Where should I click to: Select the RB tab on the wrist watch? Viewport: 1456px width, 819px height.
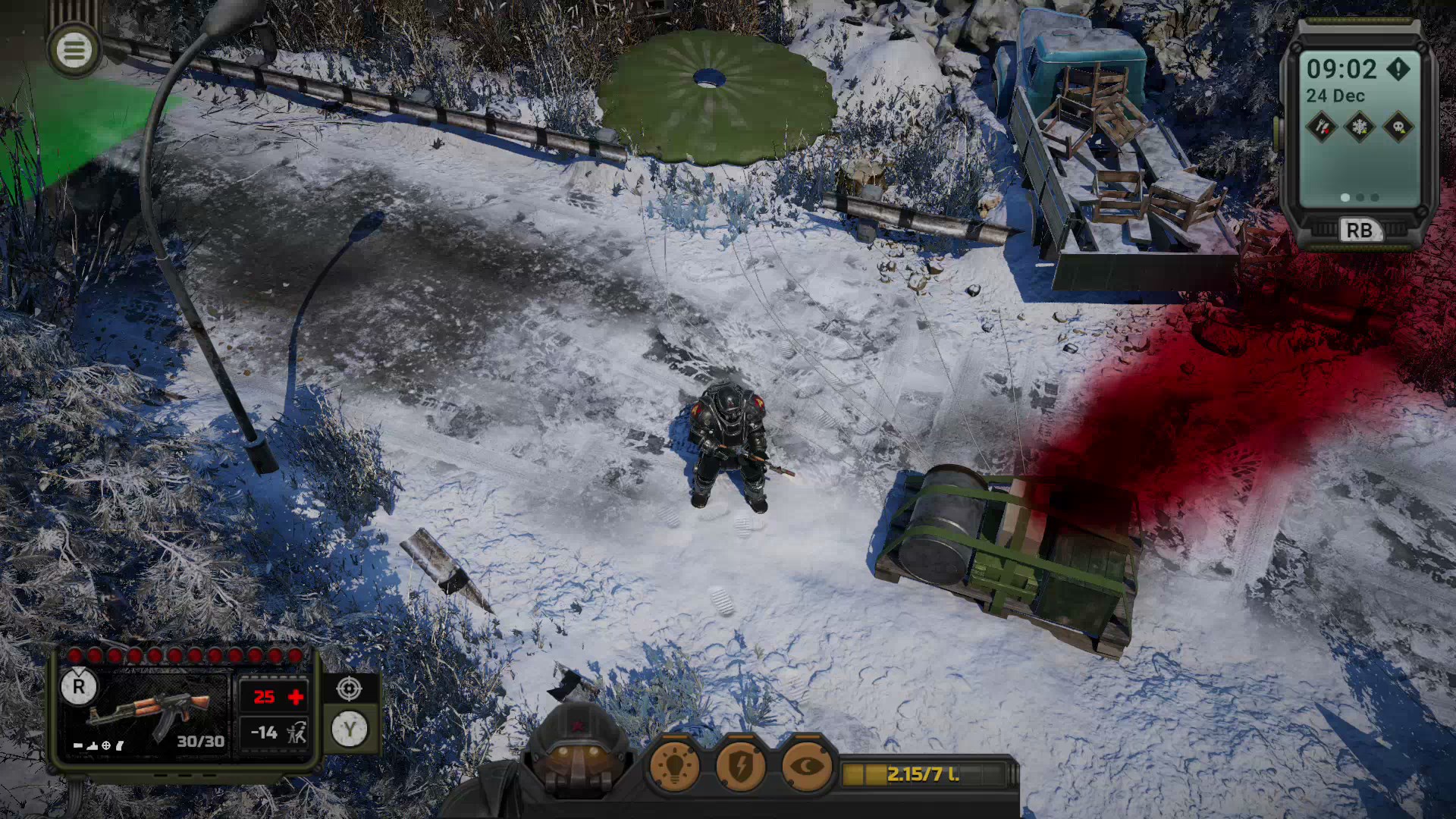1360,228
